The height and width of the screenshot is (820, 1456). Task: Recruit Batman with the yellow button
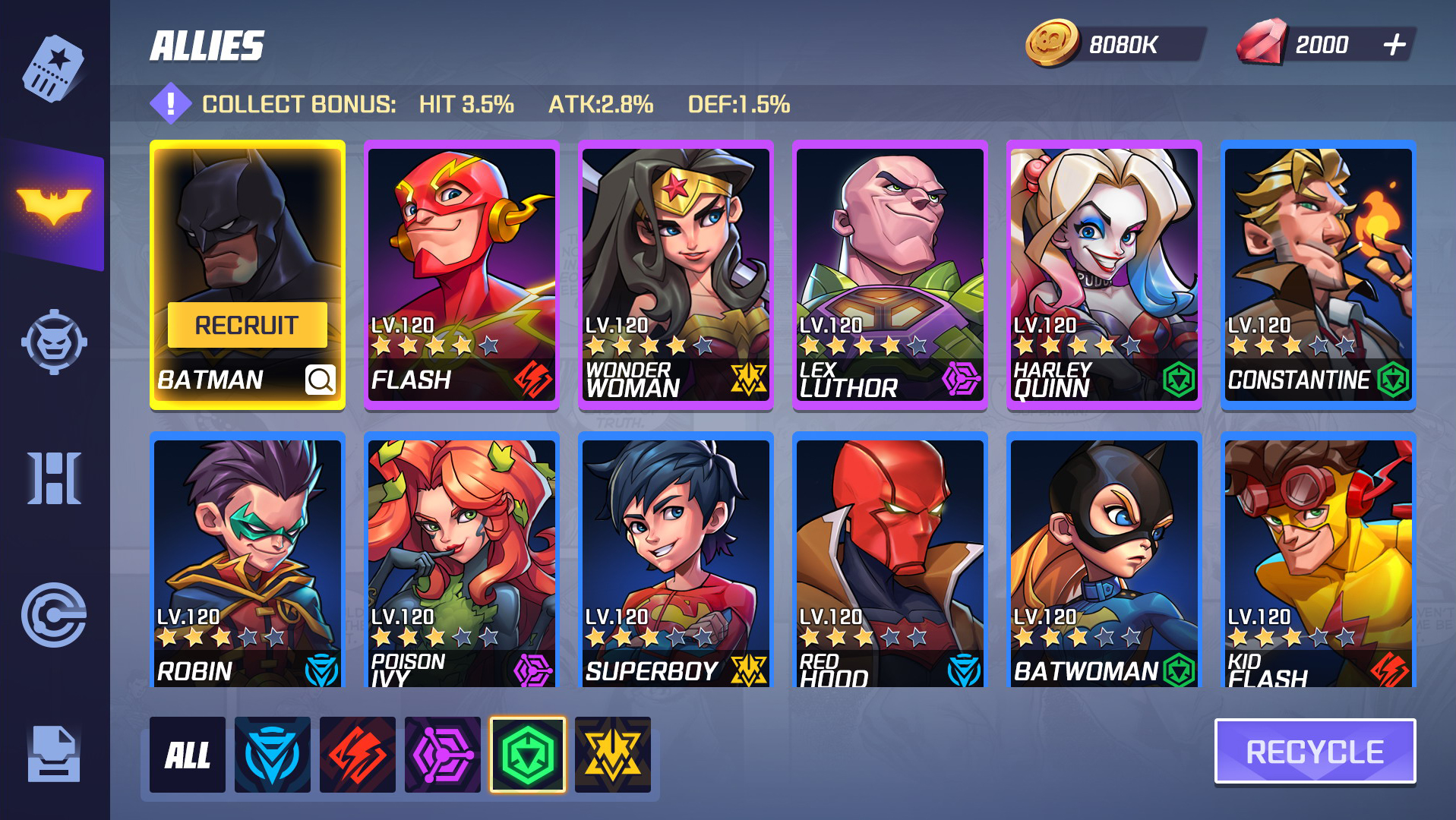tap(247, 325)
